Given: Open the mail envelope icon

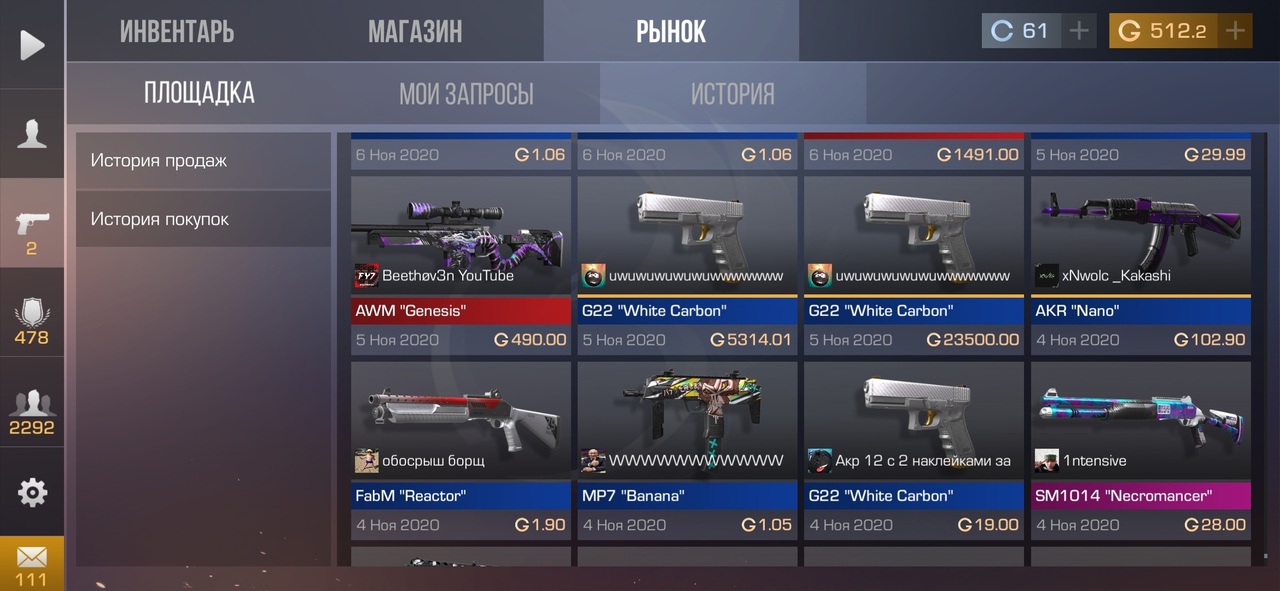Looking at the screenshot, I should [32, 563].
